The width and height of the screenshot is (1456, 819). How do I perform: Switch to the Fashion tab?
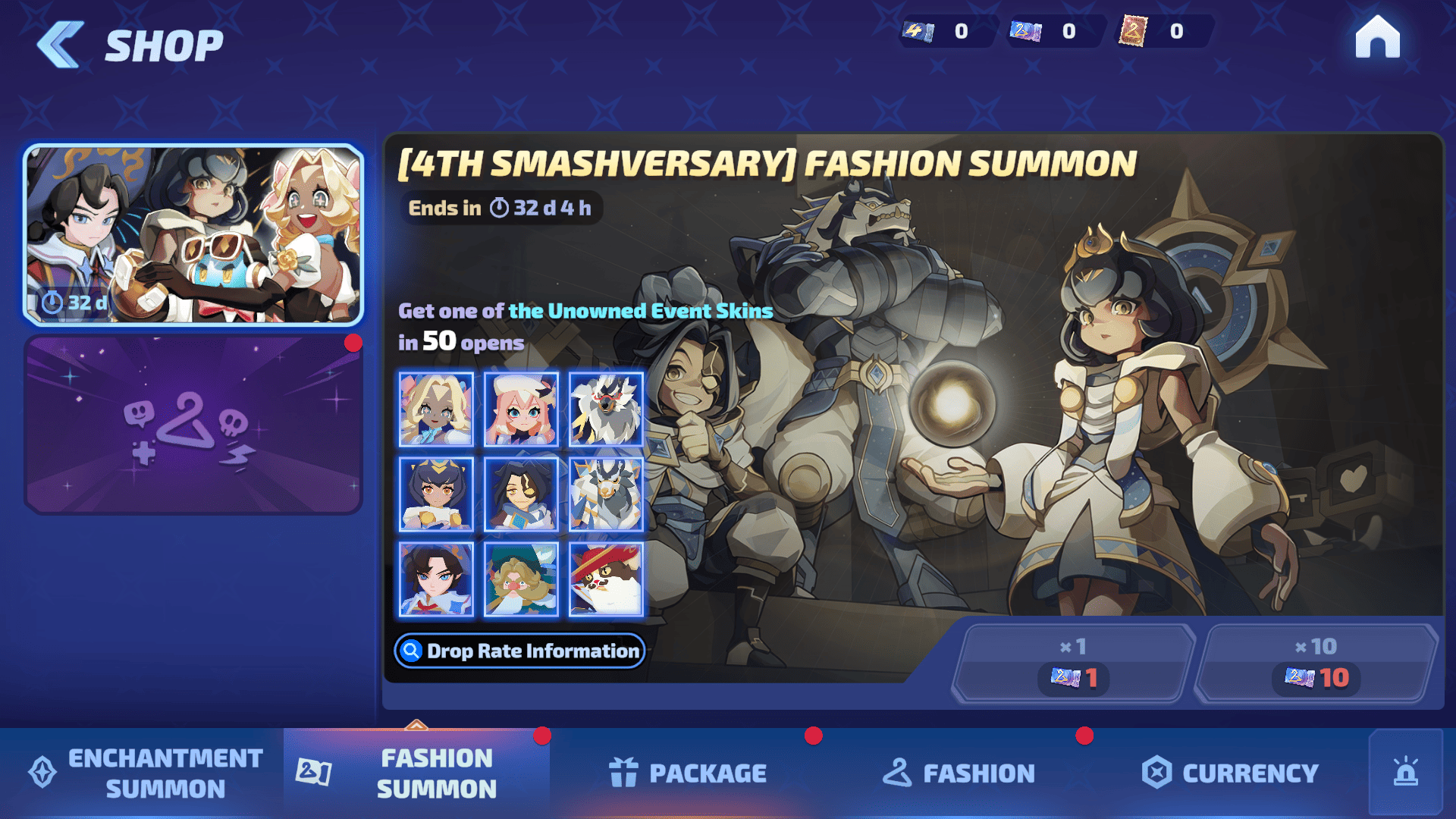click(959, 773)
